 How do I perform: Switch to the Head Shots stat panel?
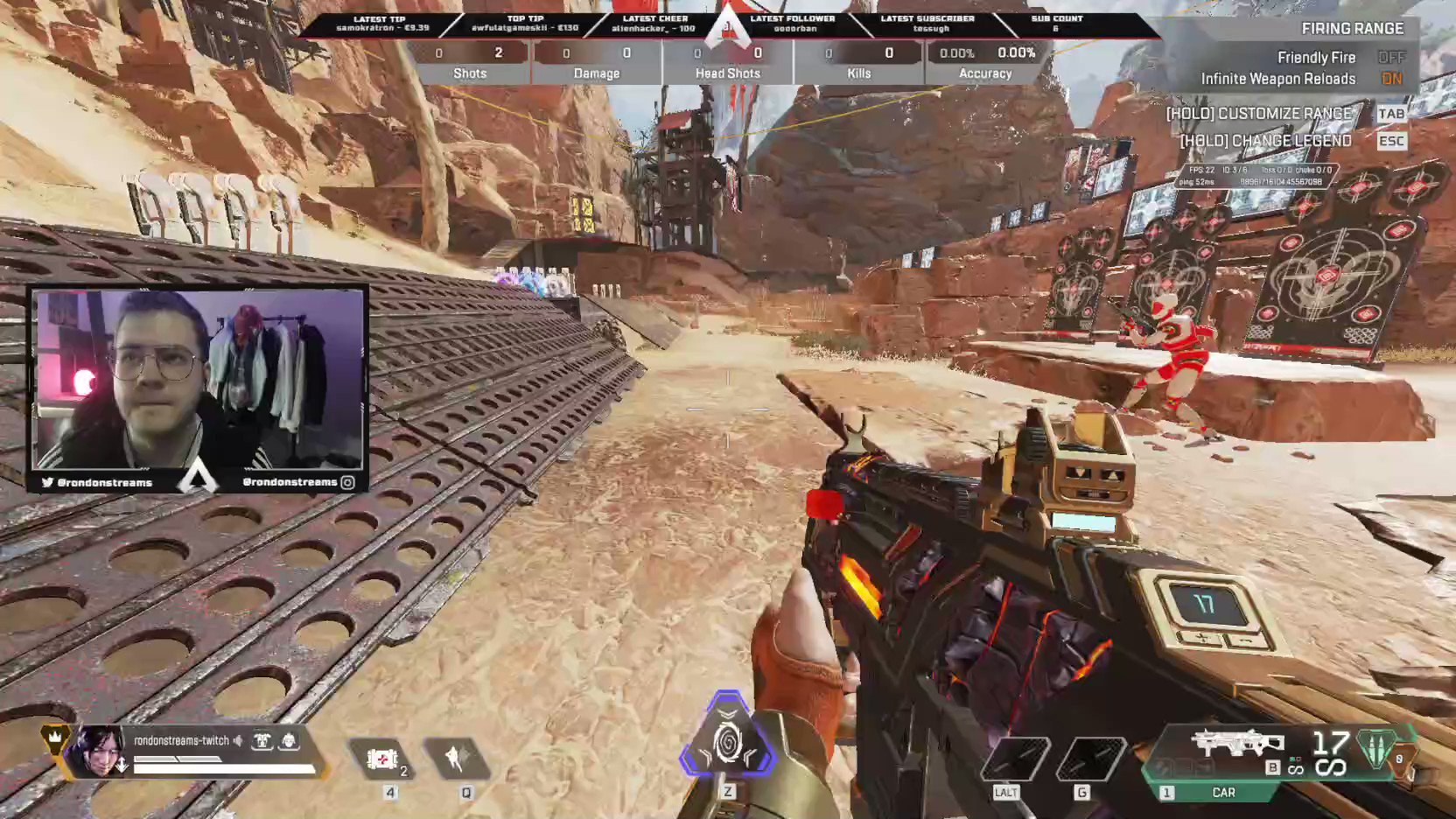coord(728,73)
